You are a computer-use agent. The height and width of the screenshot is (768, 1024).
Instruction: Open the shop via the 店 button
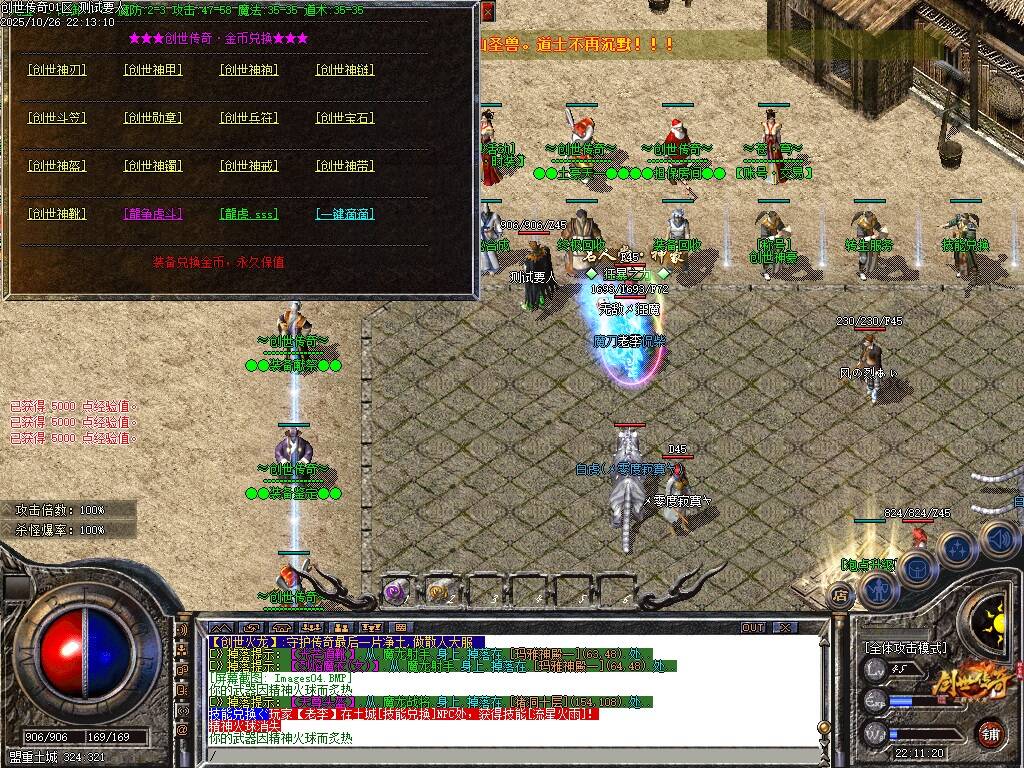841,596
